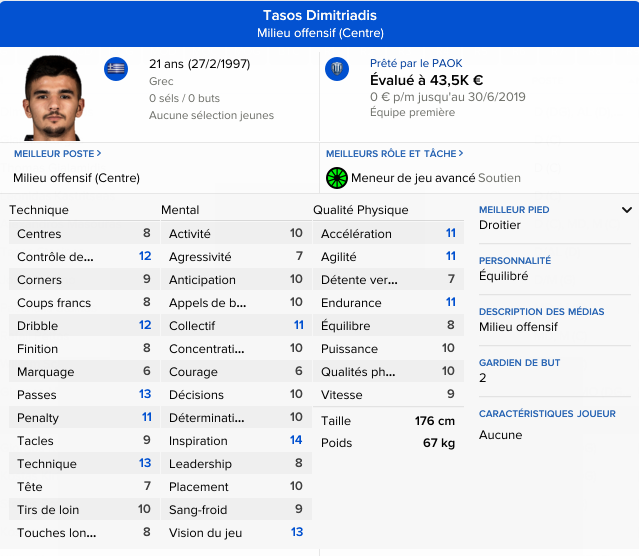Expand the Meilleur Pied dropdown arrow
The height and width of the screenshot is (556, 639).
point(627,210)
